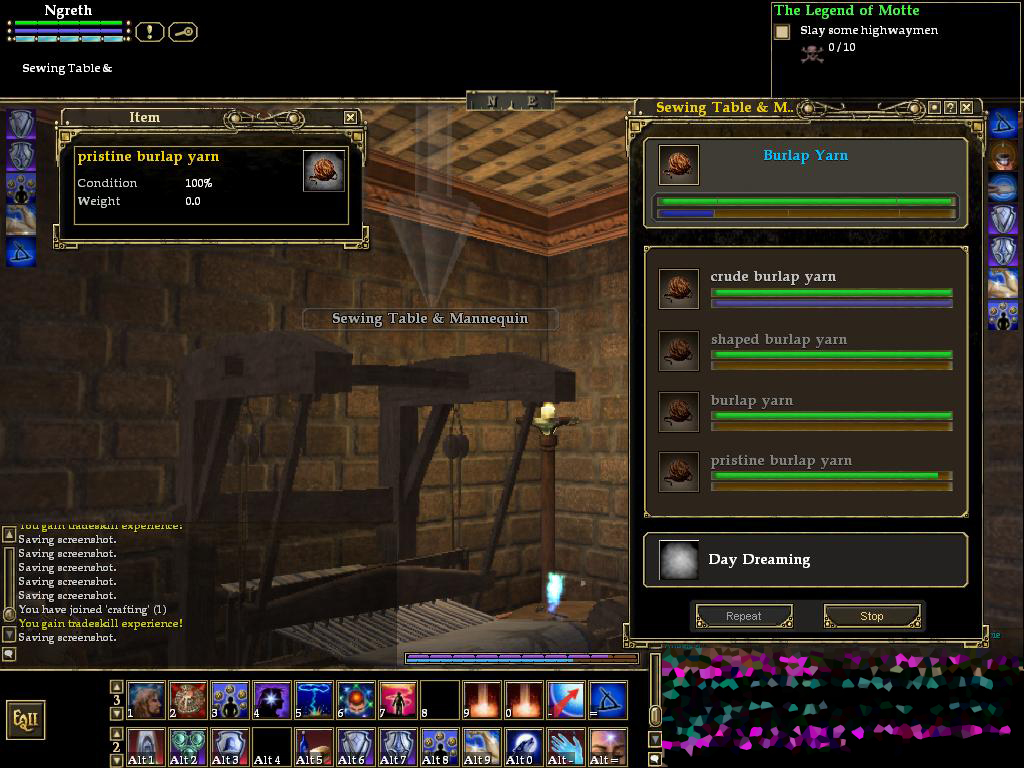This screenshot has width=1024, height=768.
Task: Use the Alt 5 bottle and bread slot
Action: coord(314,747)
